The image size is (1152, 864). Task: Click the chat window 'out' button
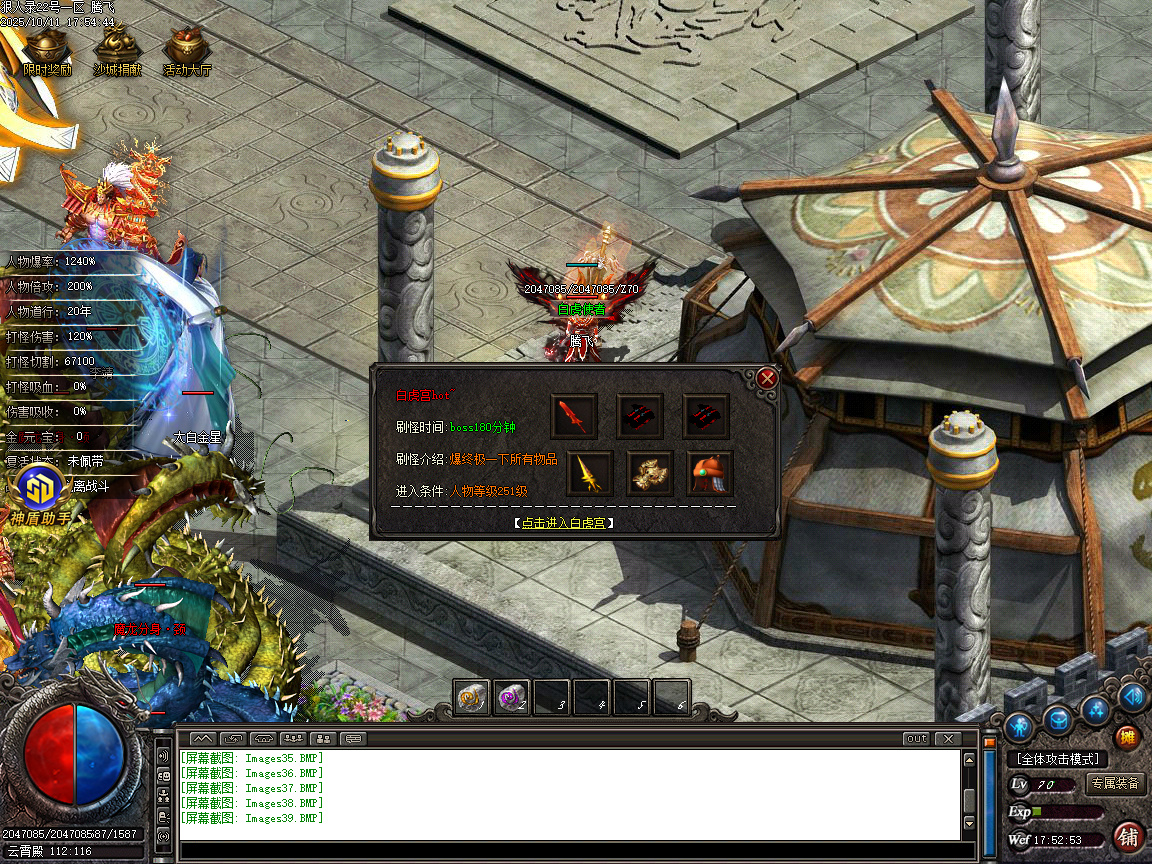click(x=915, y=739)
